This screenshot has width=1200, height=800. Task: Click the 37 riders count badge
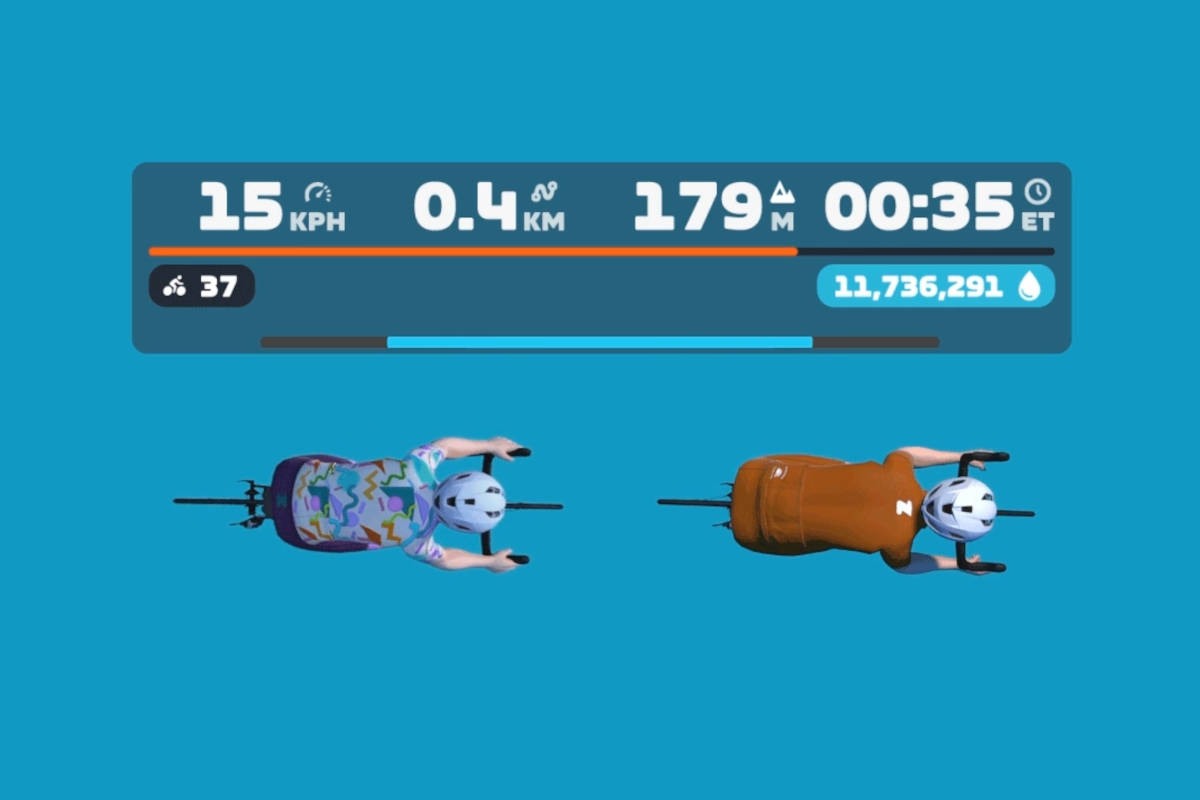pyautogui.click(x=202, y=287)
